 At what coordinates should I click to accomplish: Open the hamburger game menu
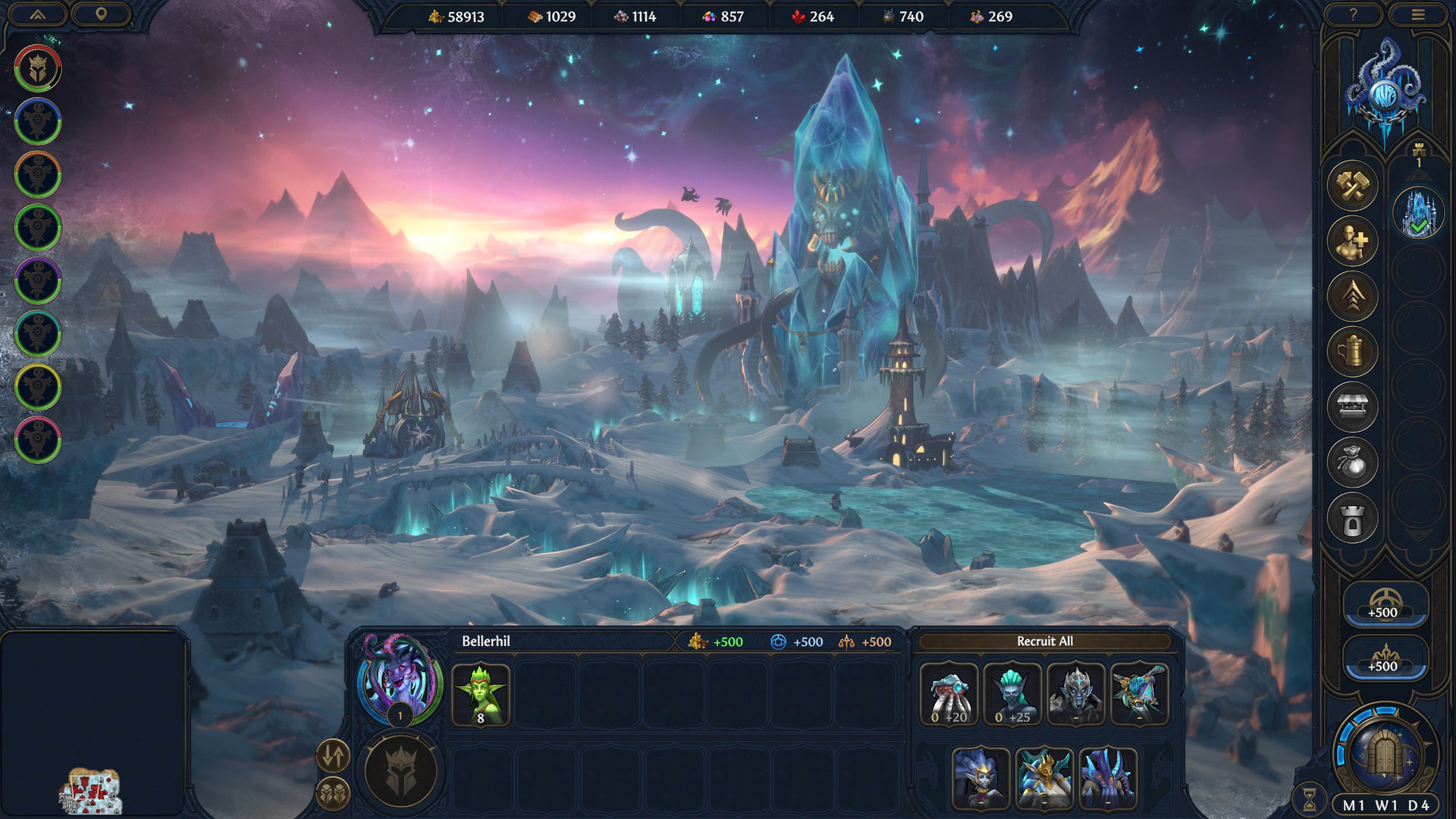[x=1418, y=14]
